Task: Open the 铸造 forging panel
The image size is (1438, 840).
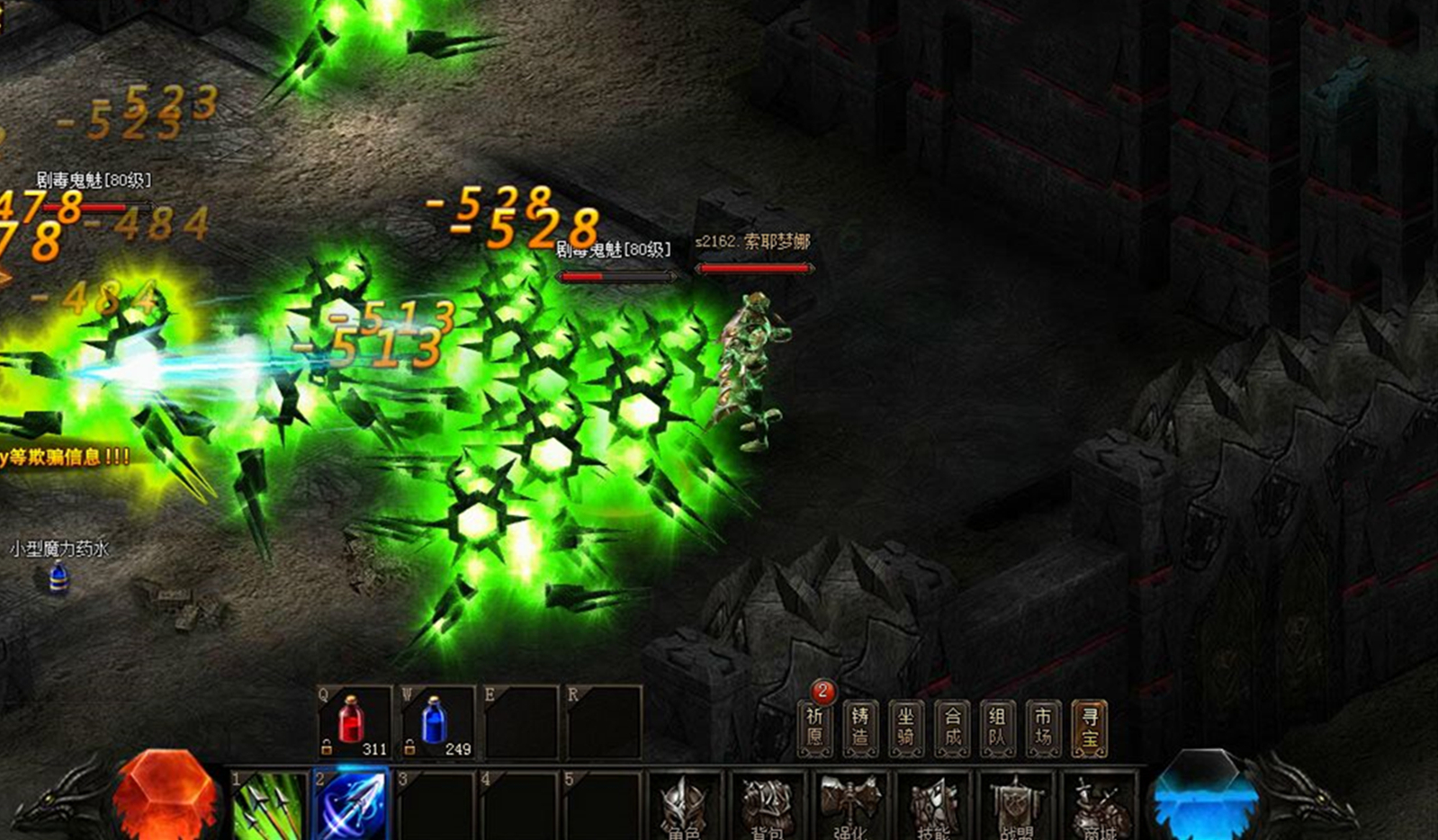Action: [860, 728]
